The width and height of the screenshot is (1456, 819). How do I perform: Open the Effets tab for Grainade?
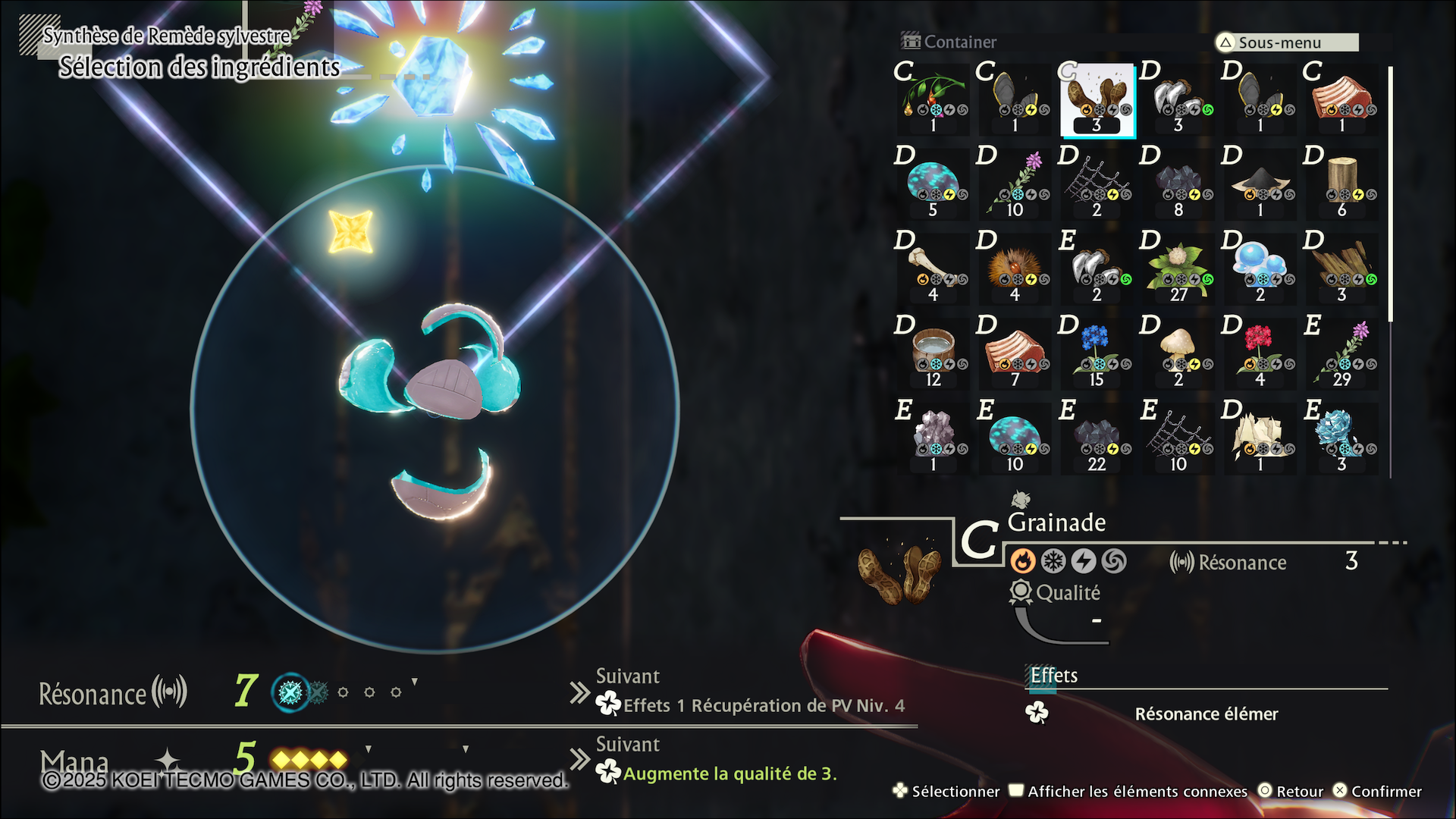click(x=1053, y=676)
